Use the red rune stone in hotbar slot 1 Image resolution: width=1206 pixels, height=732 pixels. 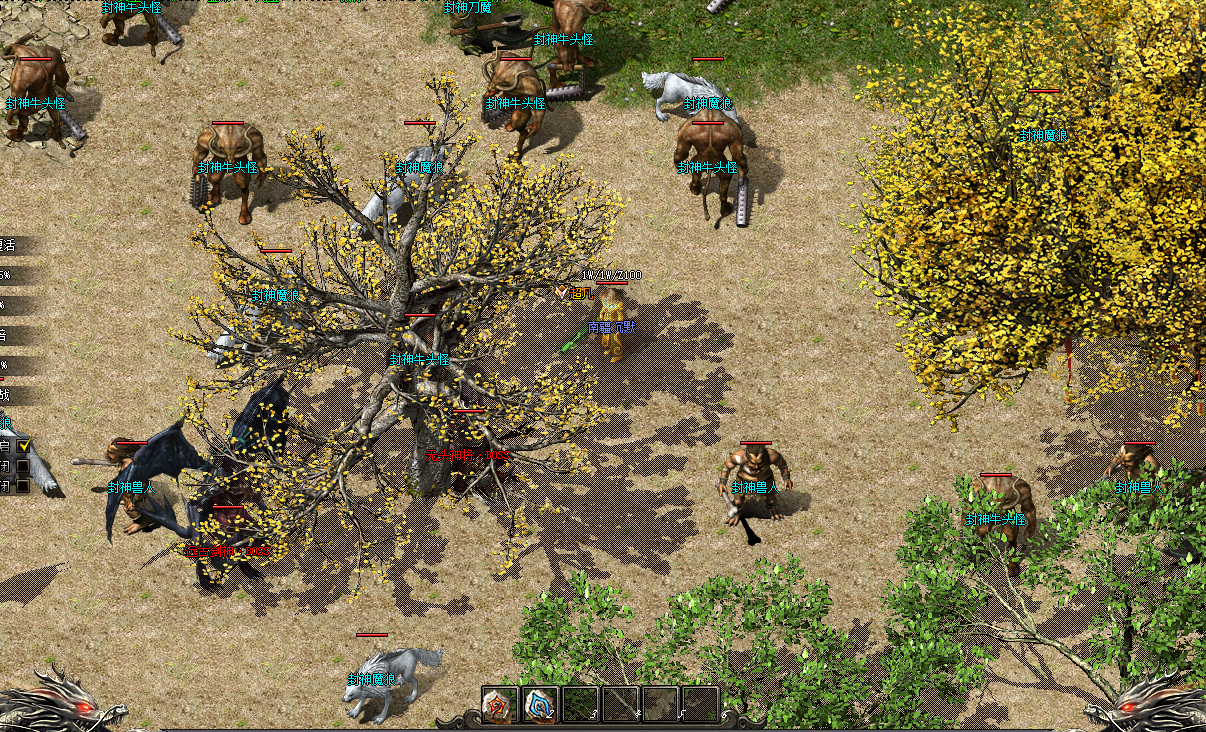coord(500,704)
